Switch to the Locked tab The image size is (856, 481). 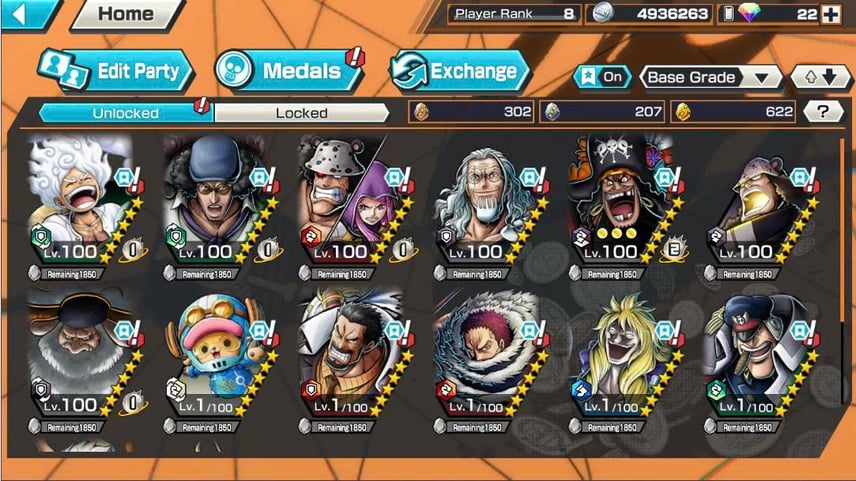coord(301,112)
